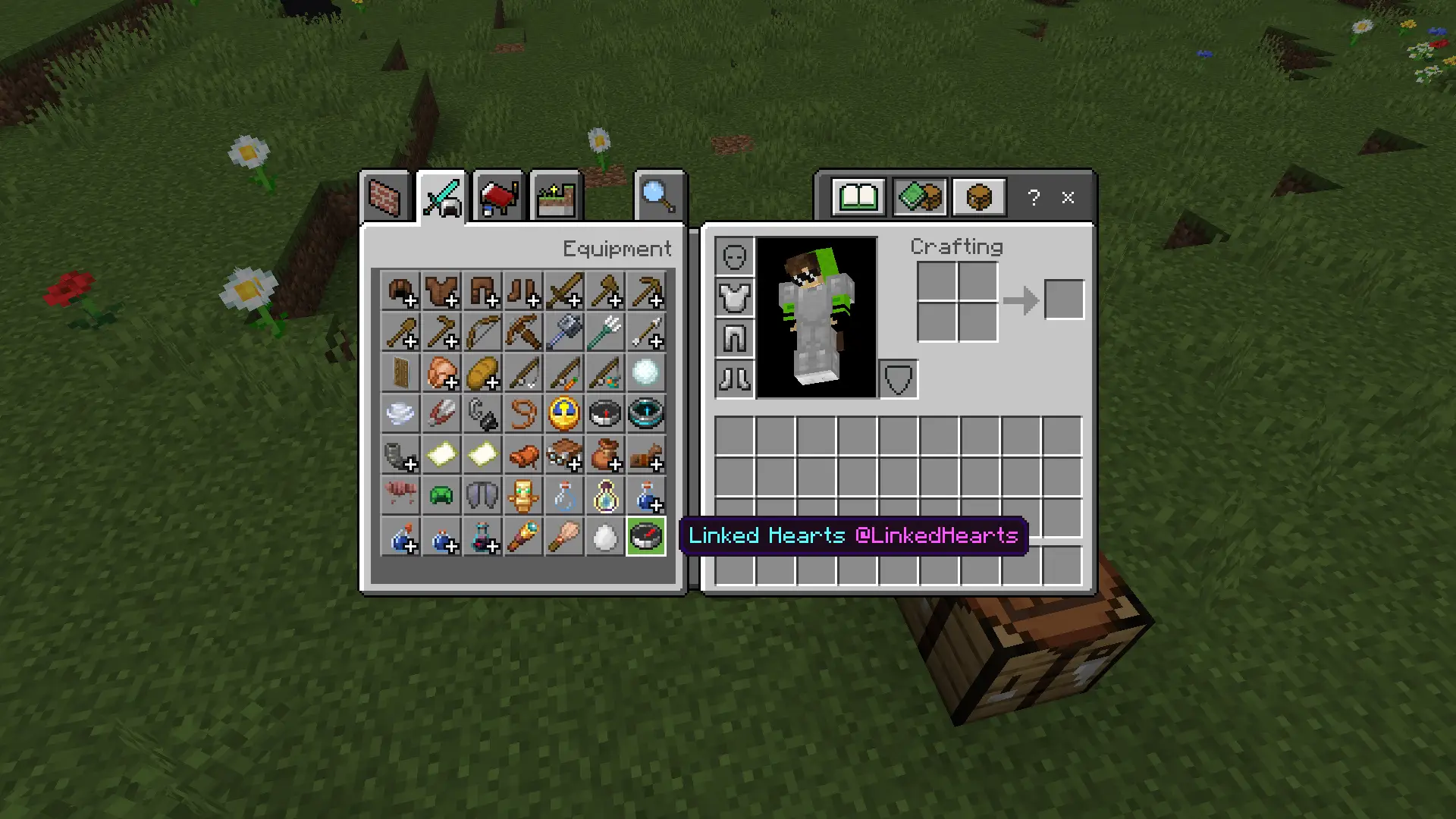Choose the bread item slot
Screen dimensions: 1456x819
click(x=482, y=373)
